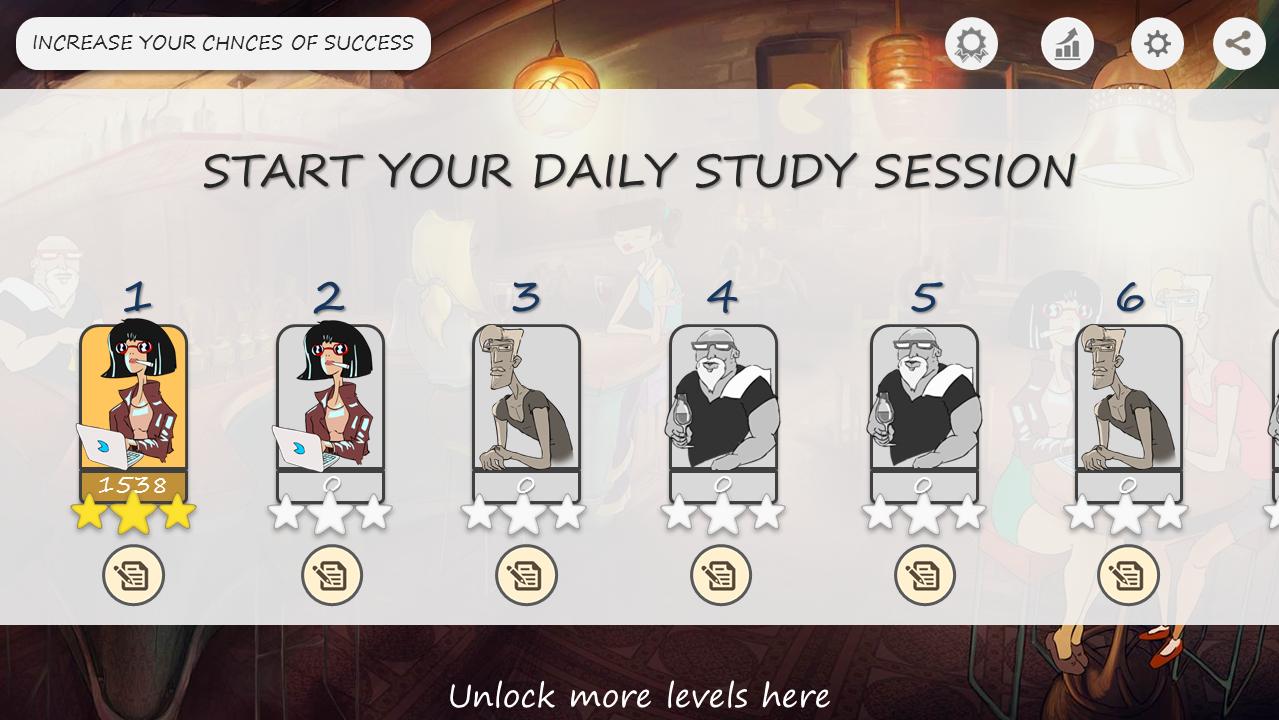Tap the share icon
The height and width of the screenshot is (720, 1279).
pos(1239,44)
